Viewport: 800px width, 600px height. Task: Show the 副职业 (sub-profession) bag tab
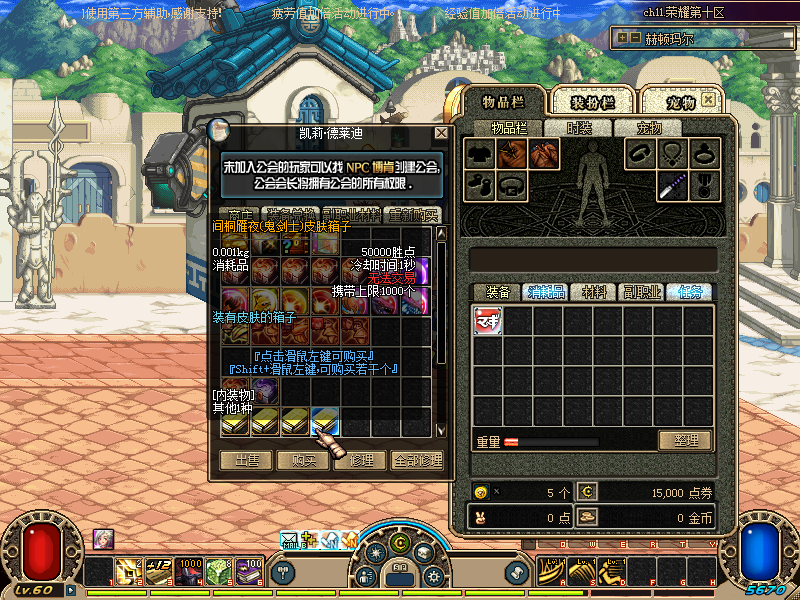(x=641, y=292)
